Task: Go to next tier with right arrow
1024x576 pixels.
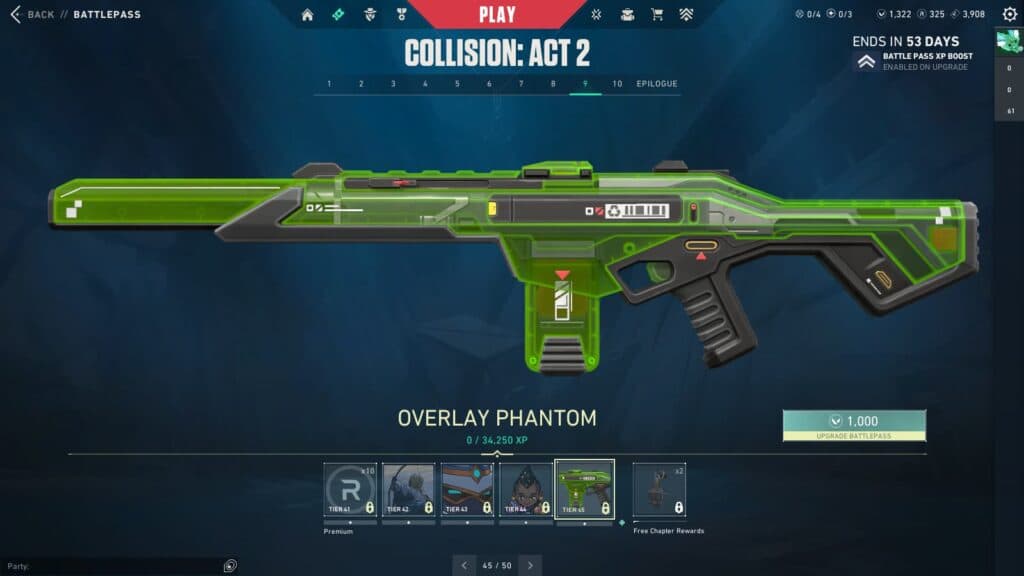Action: [530, 565]
